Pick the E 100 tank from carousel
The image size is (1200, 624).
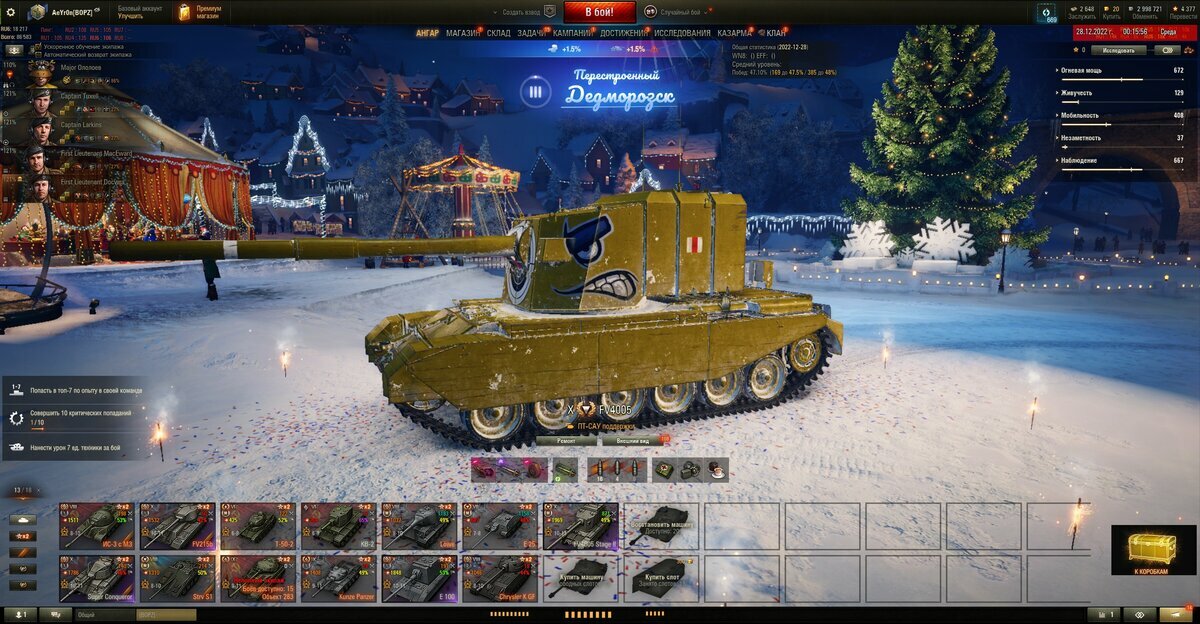419,579
